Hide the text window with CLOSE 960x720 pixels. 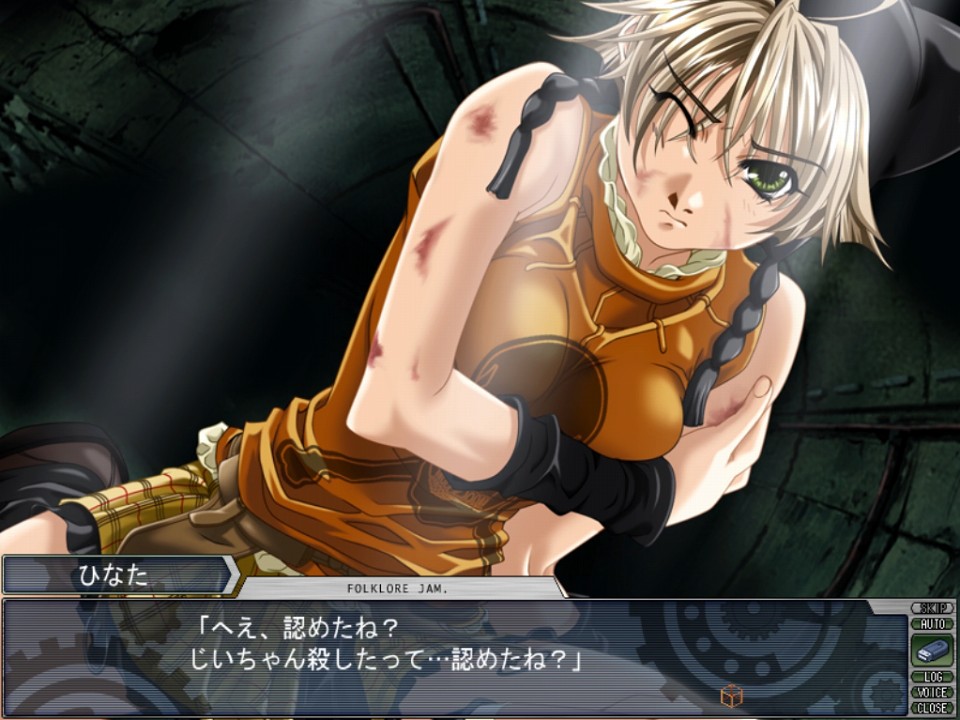point(932,707)
